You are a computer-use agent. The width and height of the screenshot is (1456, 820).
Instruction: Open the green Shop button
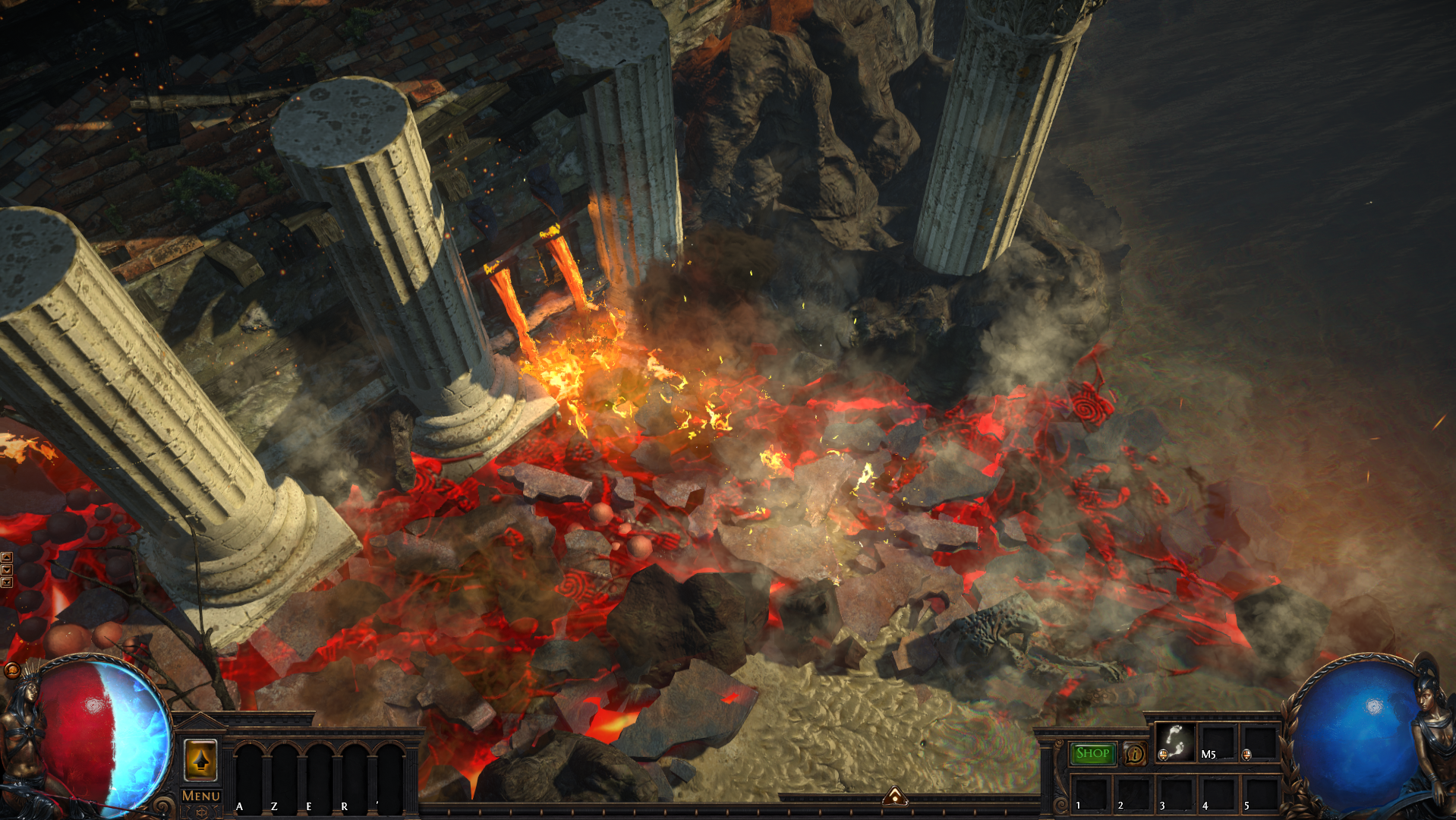(1092, 753)
